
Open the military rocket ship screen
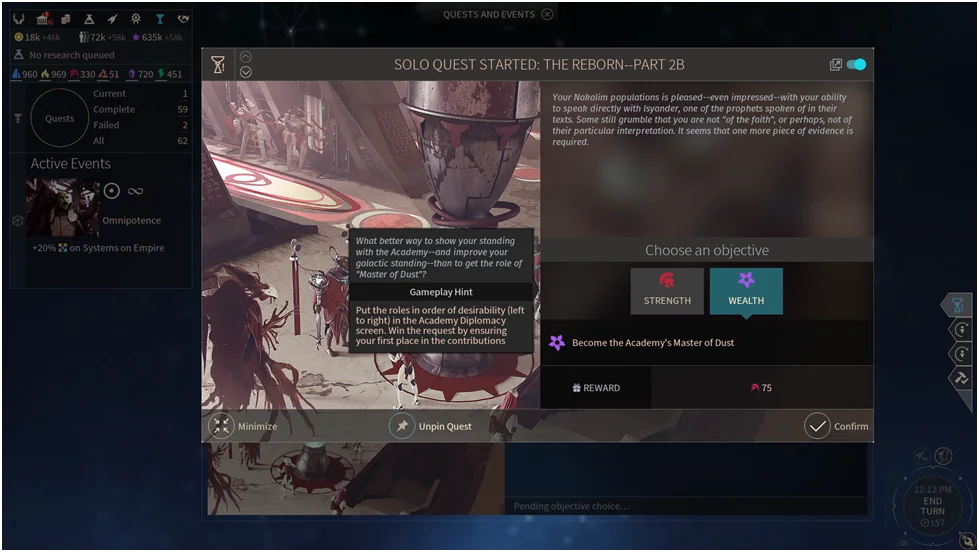113,19
